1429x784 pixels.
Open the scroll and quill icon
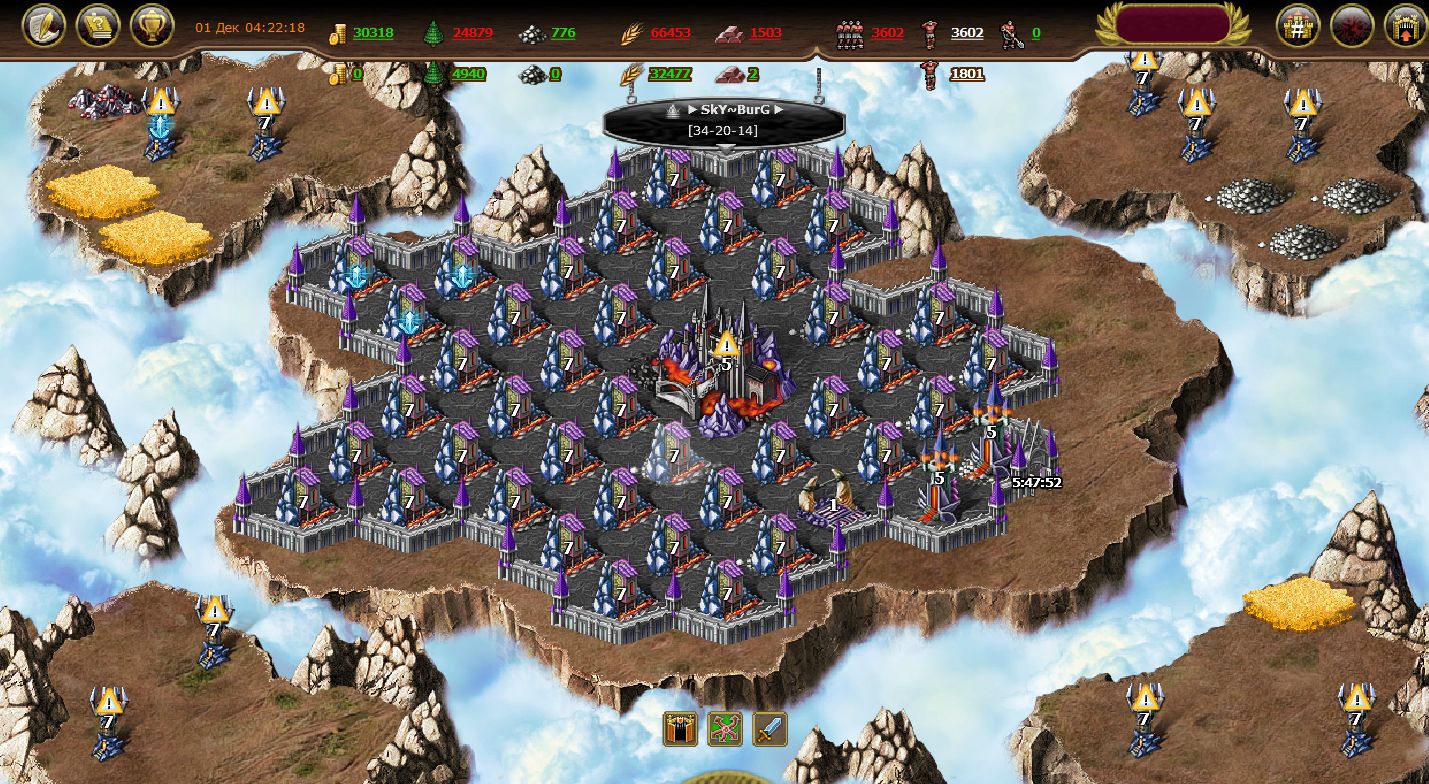pos(44,25)
